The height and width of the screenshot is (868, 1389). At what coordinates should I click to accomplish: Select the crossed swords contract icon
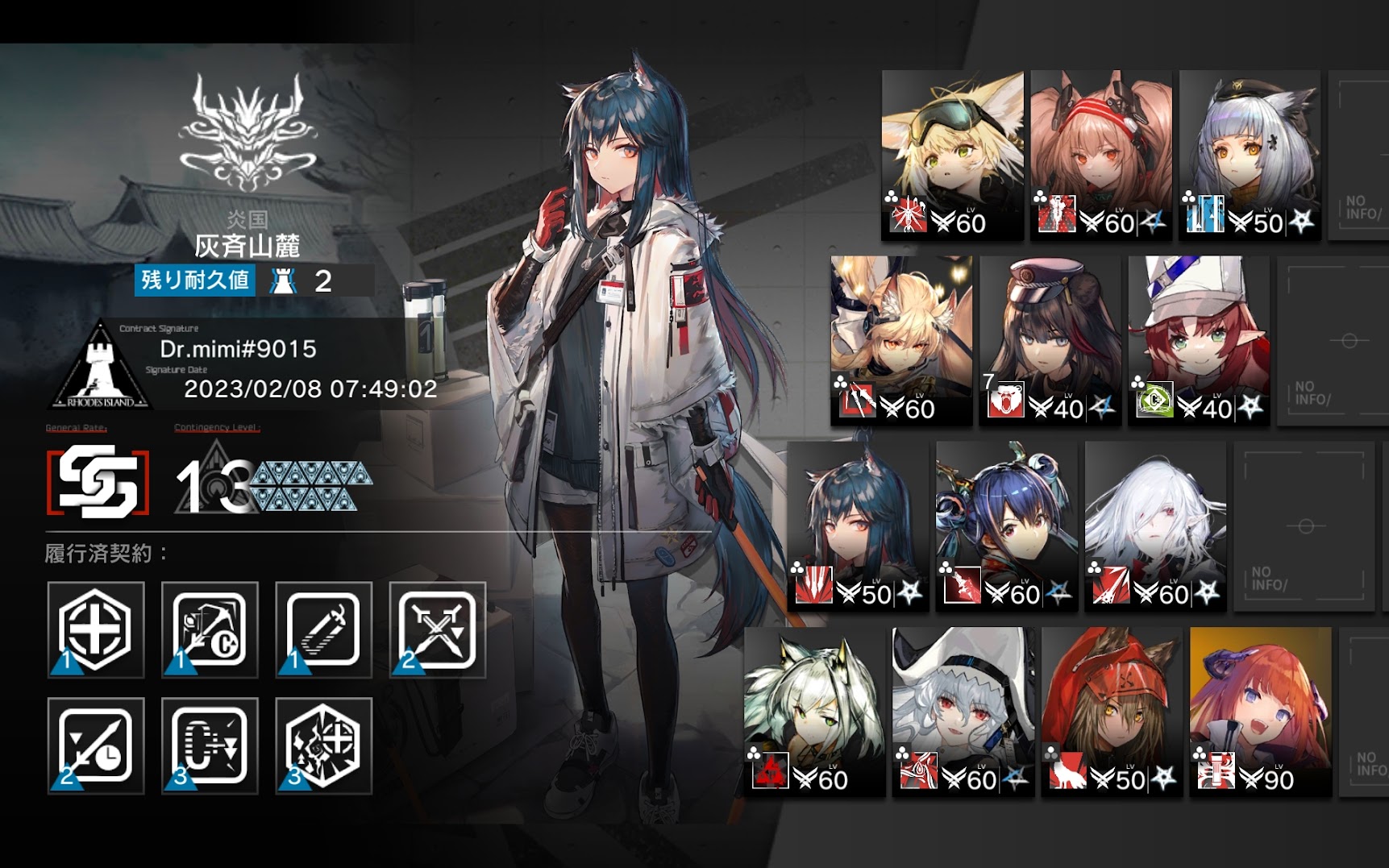438,629
